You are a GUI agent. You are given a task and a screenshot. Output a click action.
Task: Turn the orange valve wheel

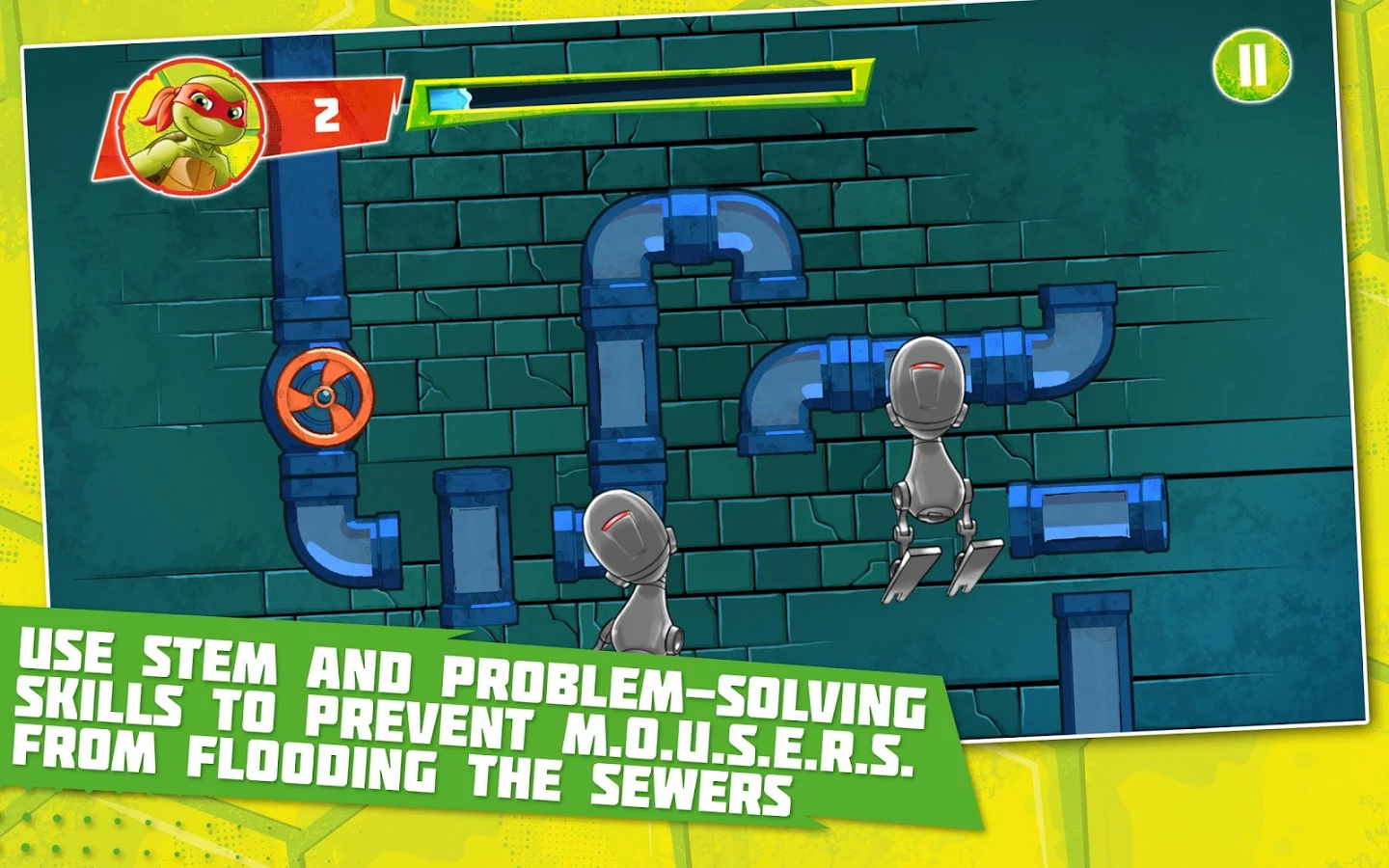coord(320,396)
